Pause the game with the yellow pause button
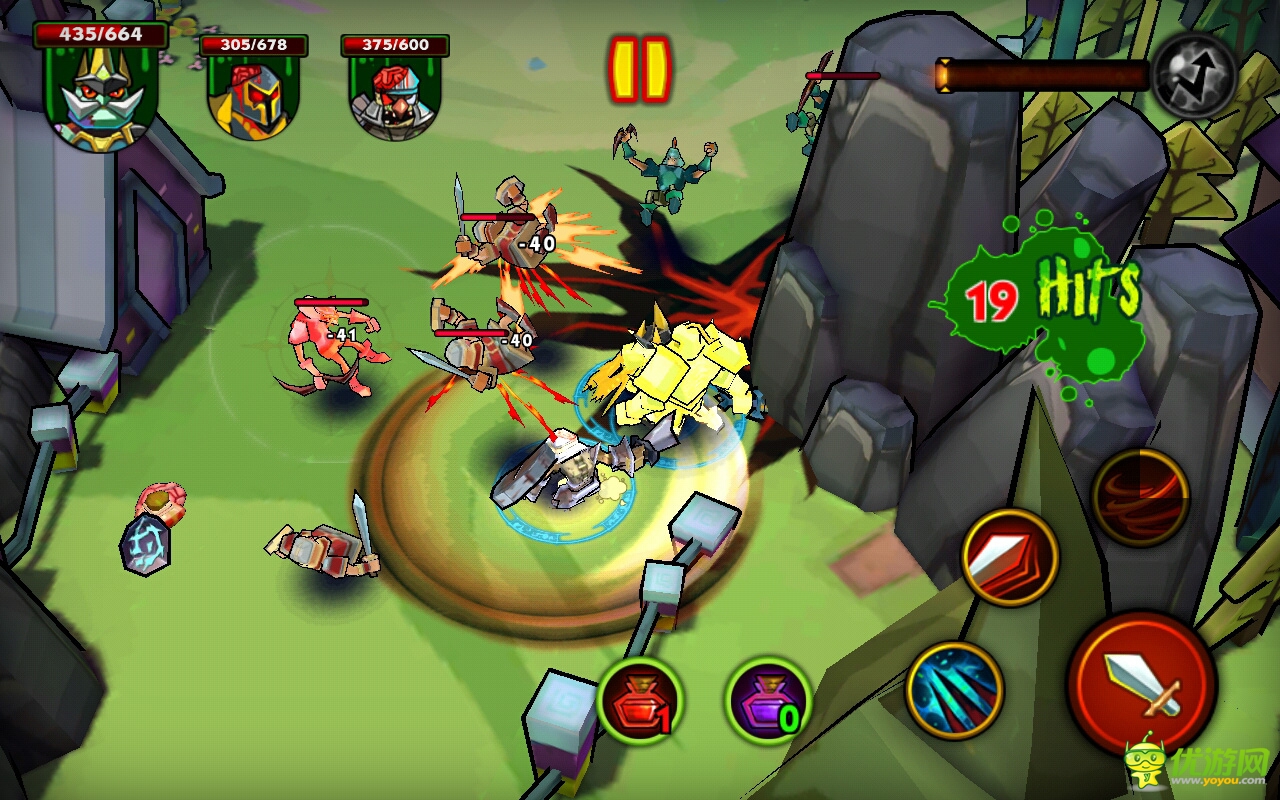The width and height of the screenshot is (1280, 800). (x=640, y=69)
